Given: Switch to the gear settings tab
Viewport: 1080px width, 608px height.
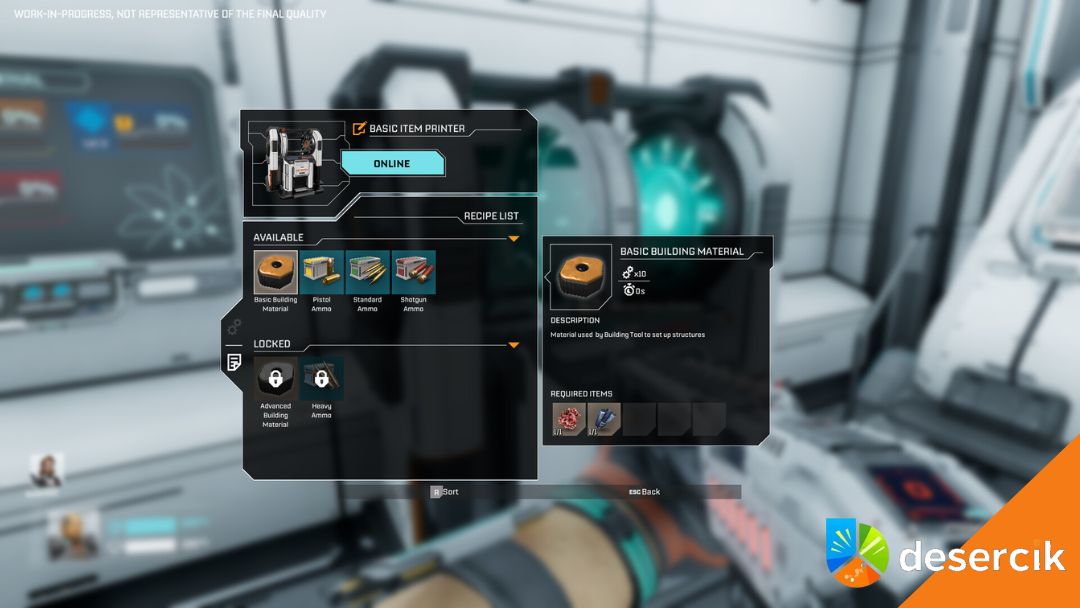Looking at the screenshot, I should (x=234, y=327).
